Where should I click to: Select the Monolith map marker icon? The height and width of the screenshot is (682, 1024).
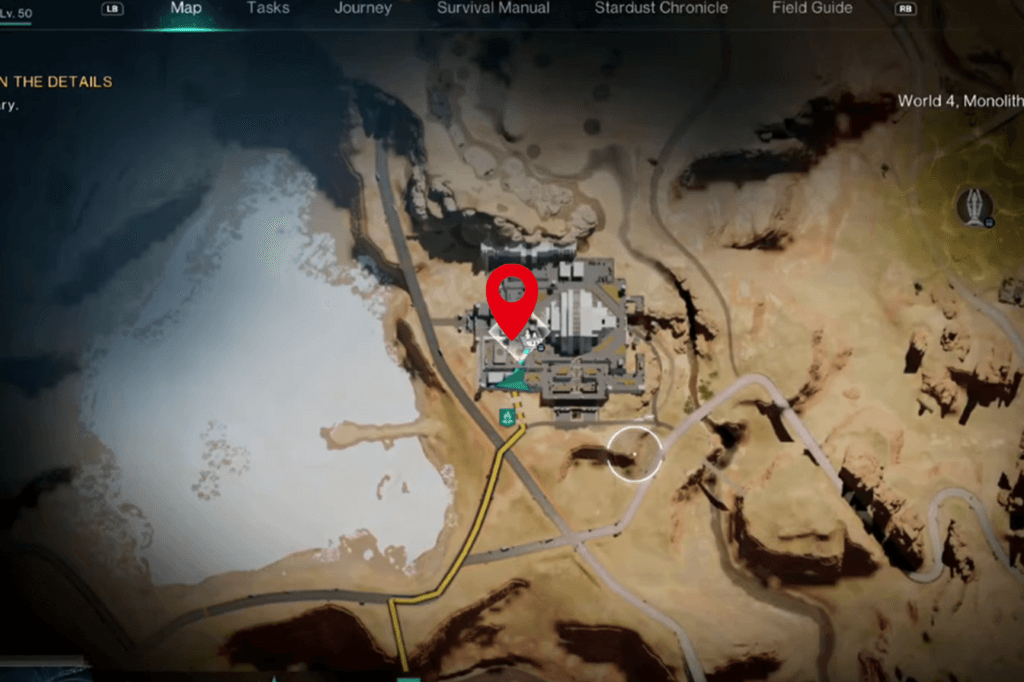974,207
